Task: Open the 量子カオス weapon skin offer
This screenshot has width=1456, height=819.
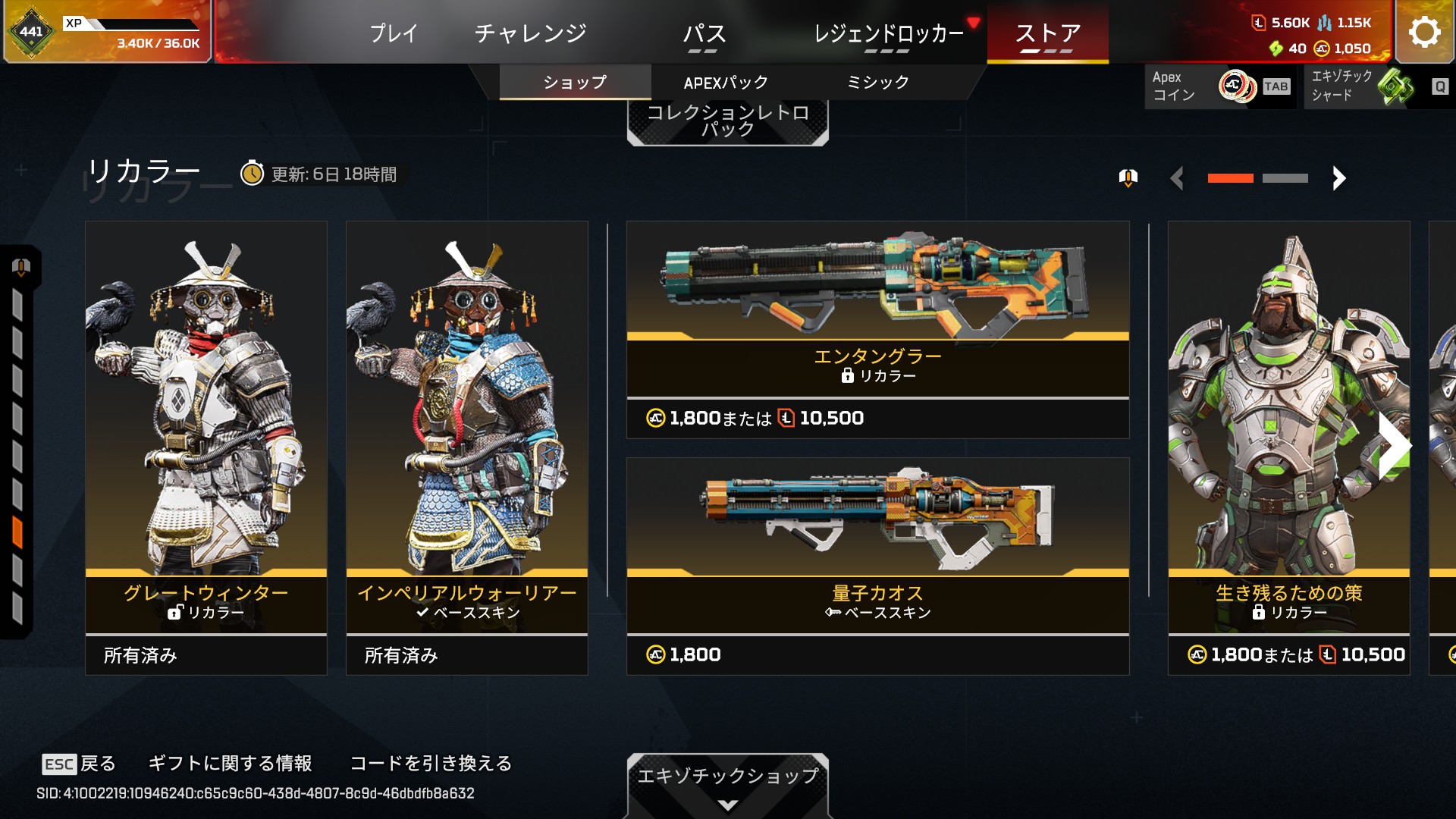Action: coord(877,566)
